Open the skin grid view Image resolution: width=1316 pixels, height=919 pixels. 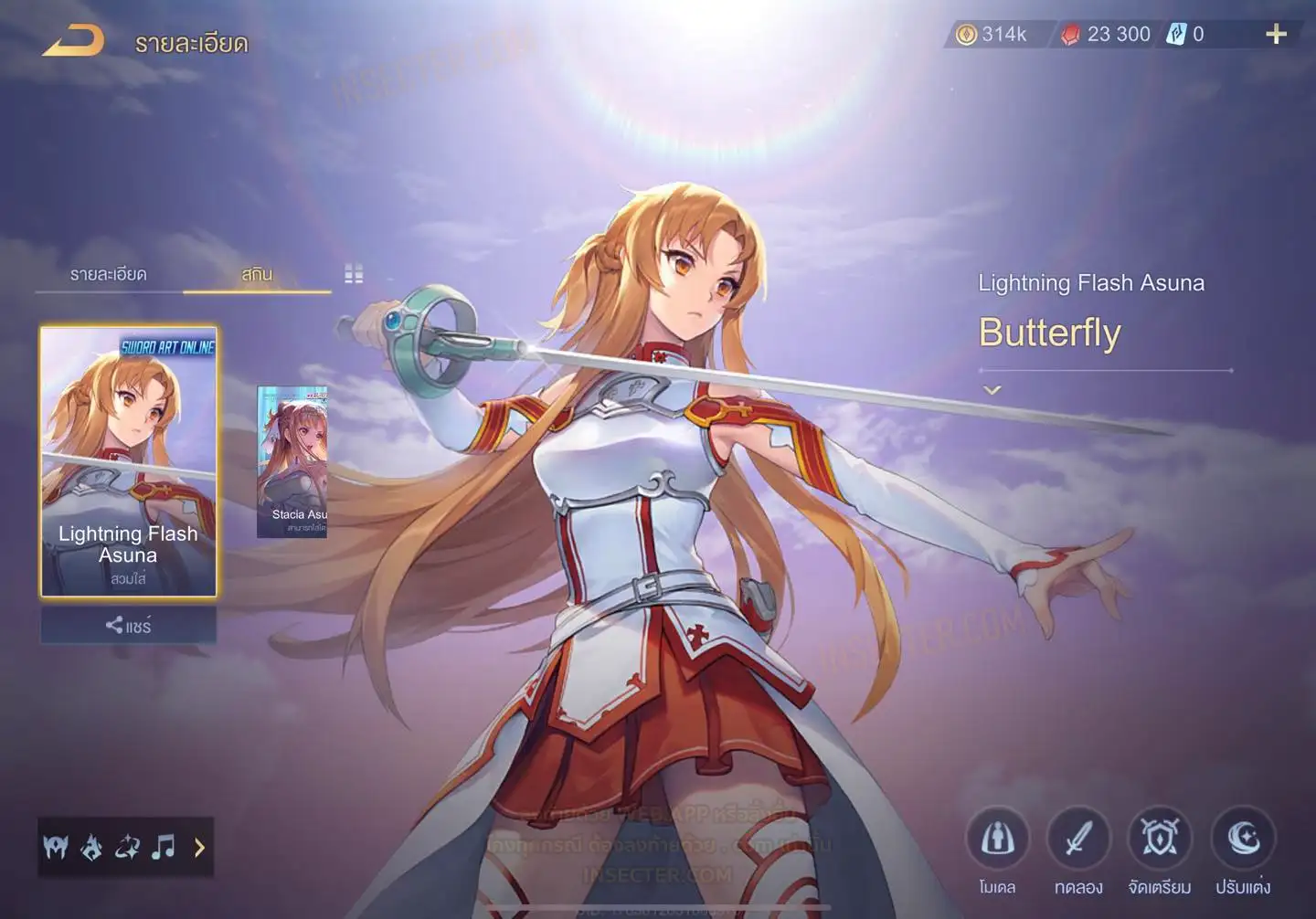354,274
